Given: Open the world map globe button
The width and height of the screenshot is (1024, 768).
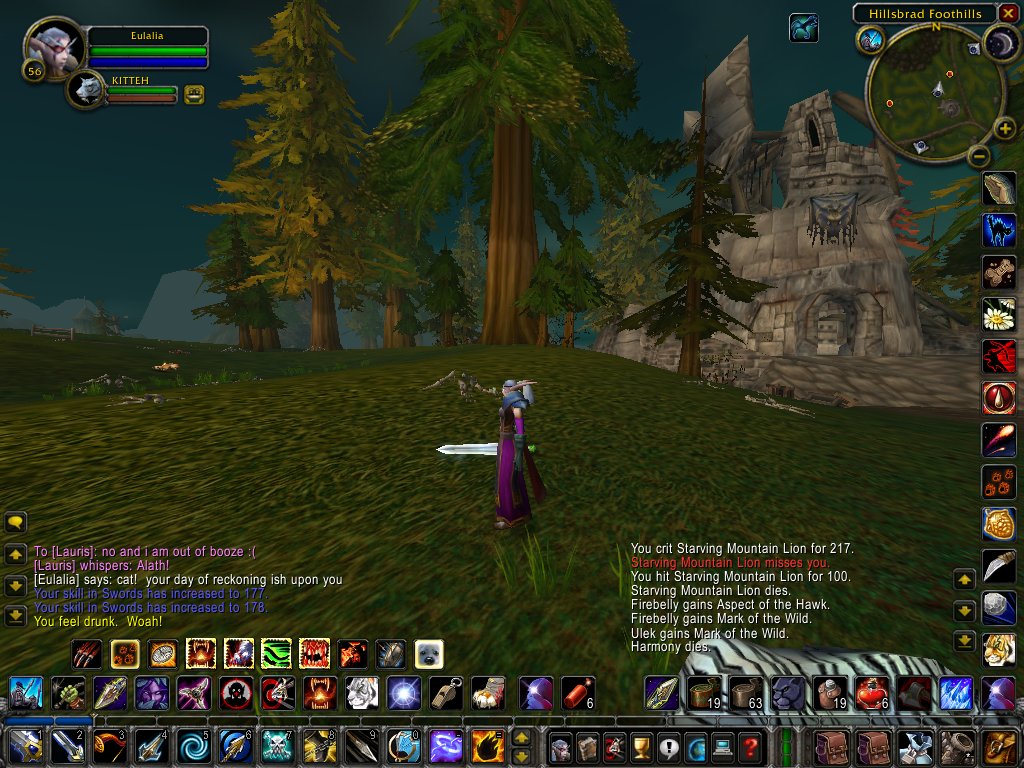Looking at the screenshot, I should tap(695, 746).
